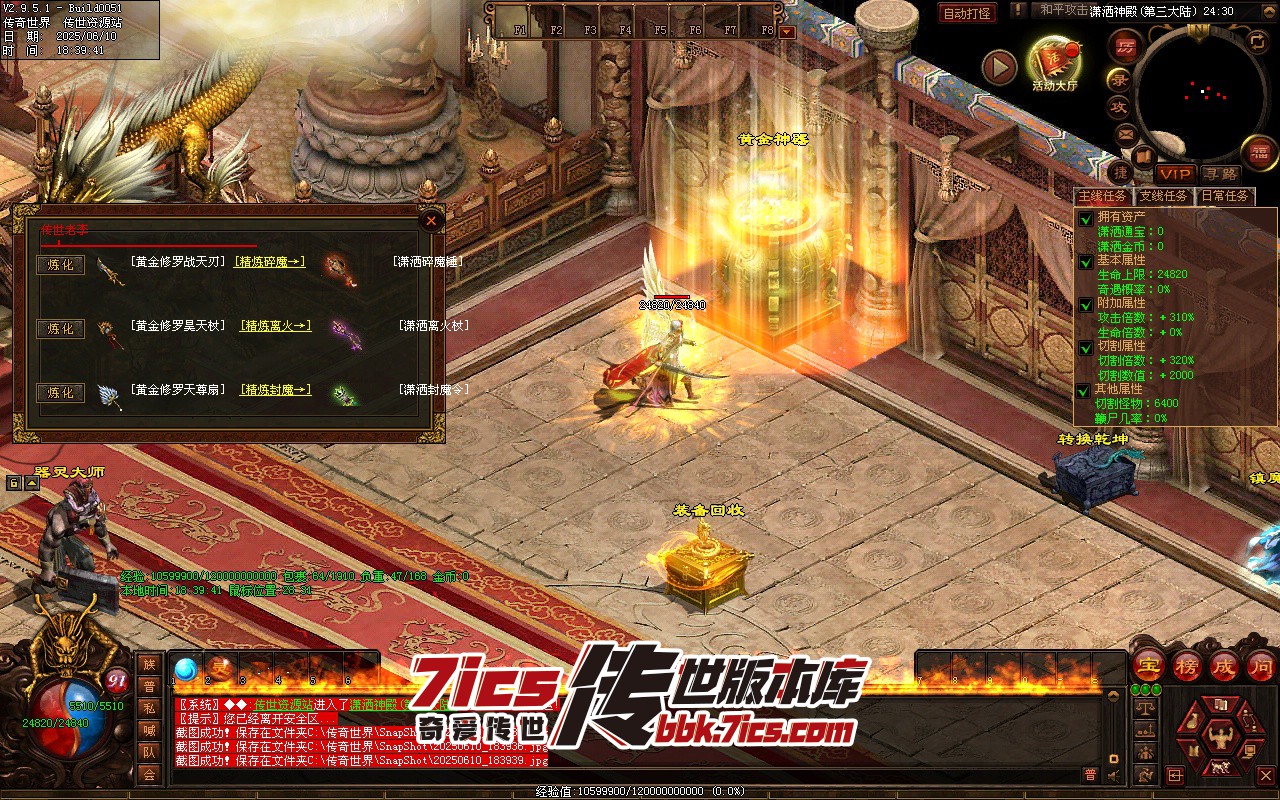Open the mail envelope icon
The height and width of the screenshot is (800, 1280).
[1125, 133]
